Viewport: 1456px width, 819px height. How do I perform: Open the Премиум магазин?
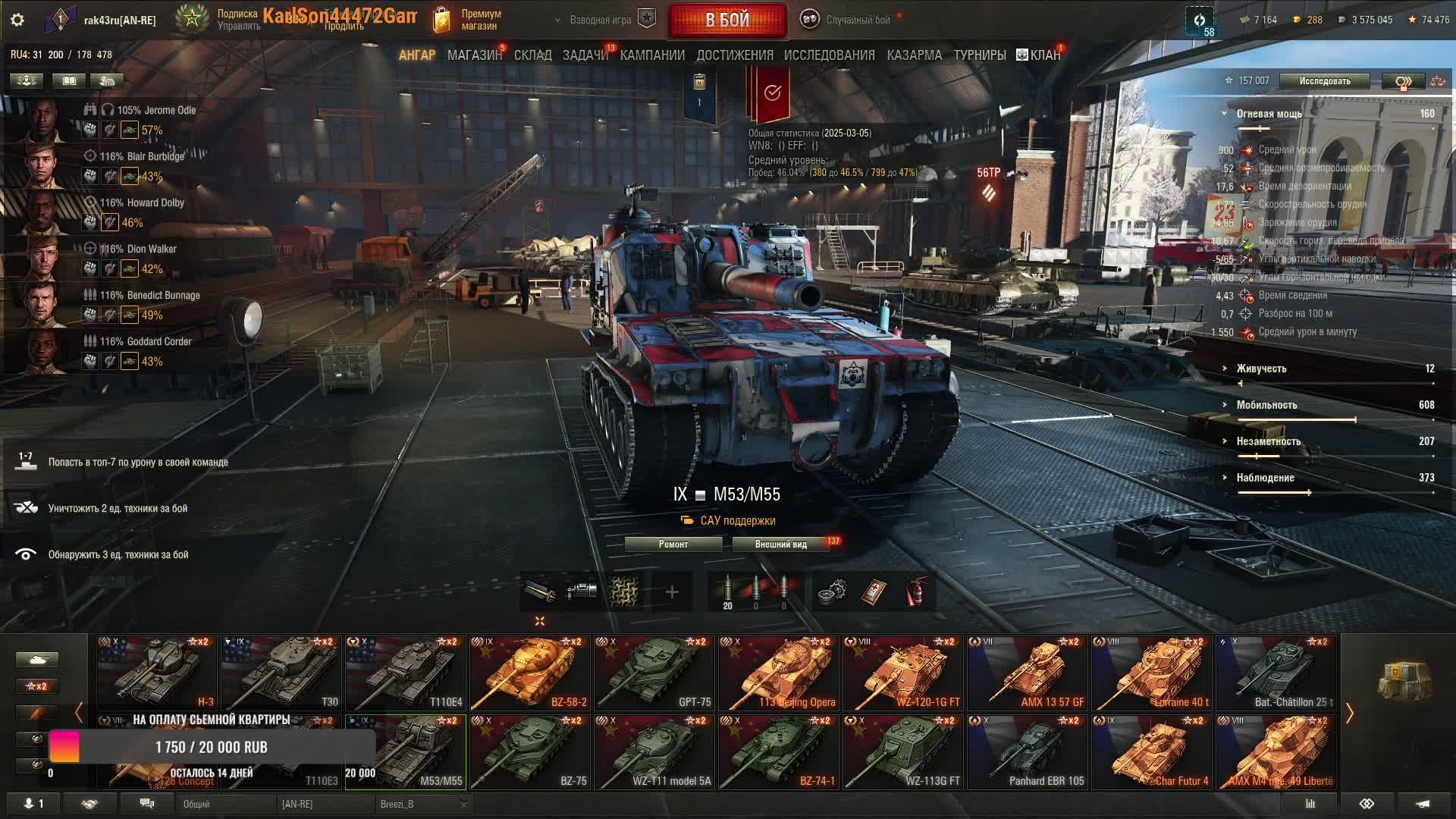[x=470, y=20]
